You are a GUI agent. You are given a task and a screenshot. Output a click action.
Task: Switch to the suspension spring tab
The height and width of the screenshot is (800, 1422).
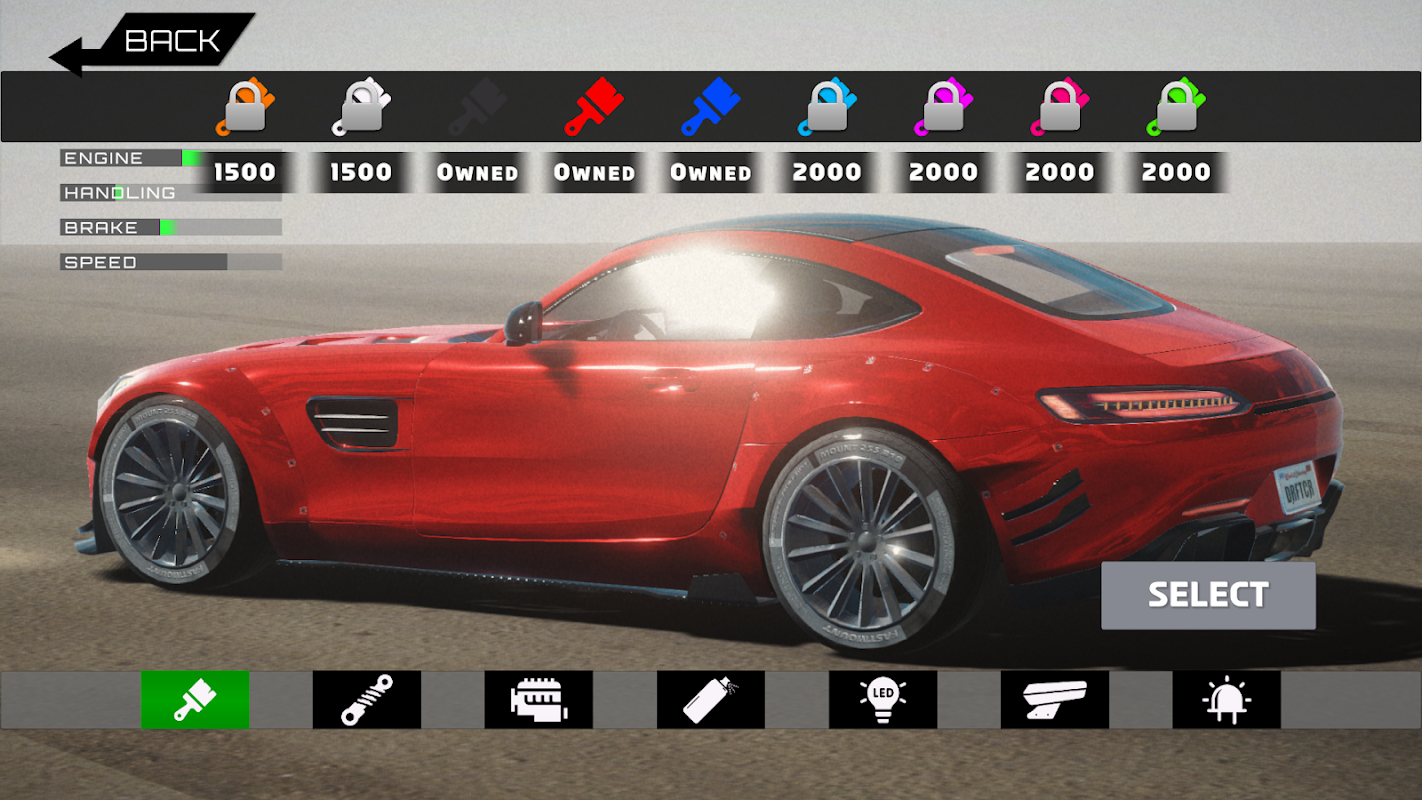367,699
